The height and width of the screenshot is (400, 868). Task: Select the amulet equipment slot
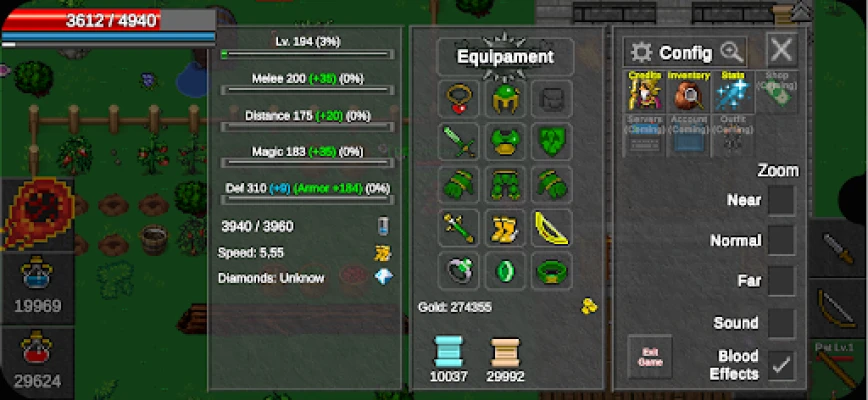458,99
